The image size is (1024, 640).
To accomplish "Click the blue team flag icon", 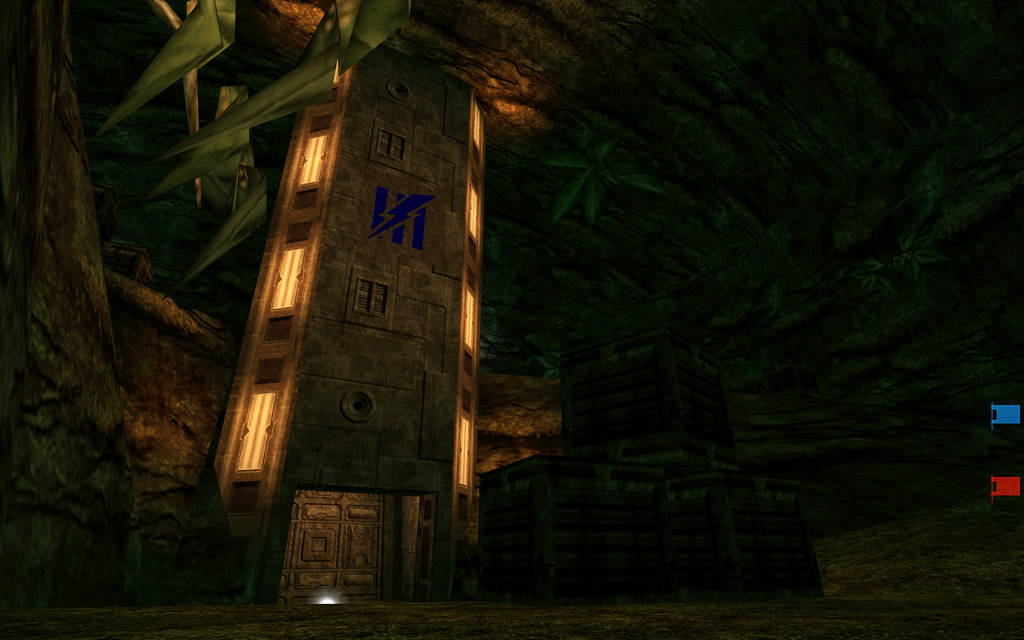I will pyautogui.click(x=1005, y=414).
